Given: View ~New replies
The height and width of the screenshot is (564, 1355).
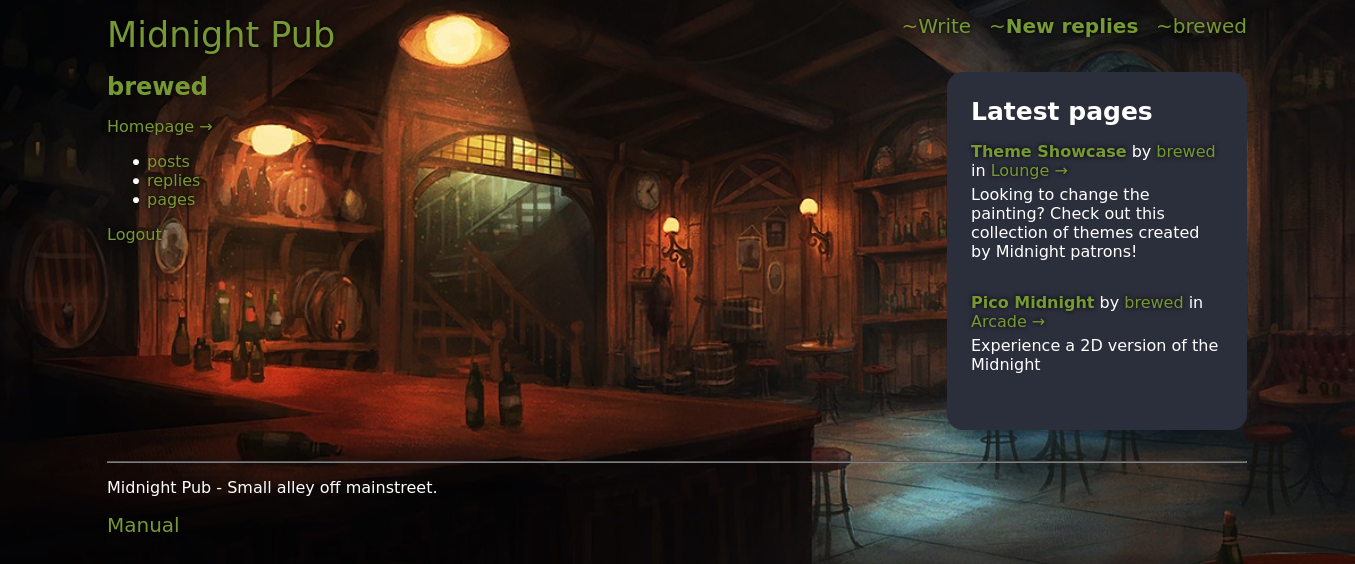Looking at the screenshot, I should pos(1063,26).
